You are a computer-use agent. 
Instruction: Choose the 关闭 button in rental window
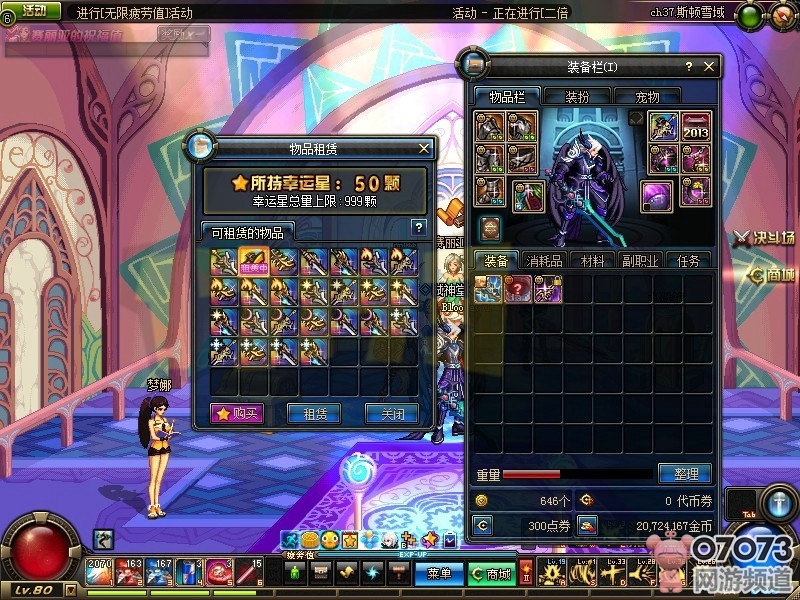pyautogui.click(x=391, y=413)
